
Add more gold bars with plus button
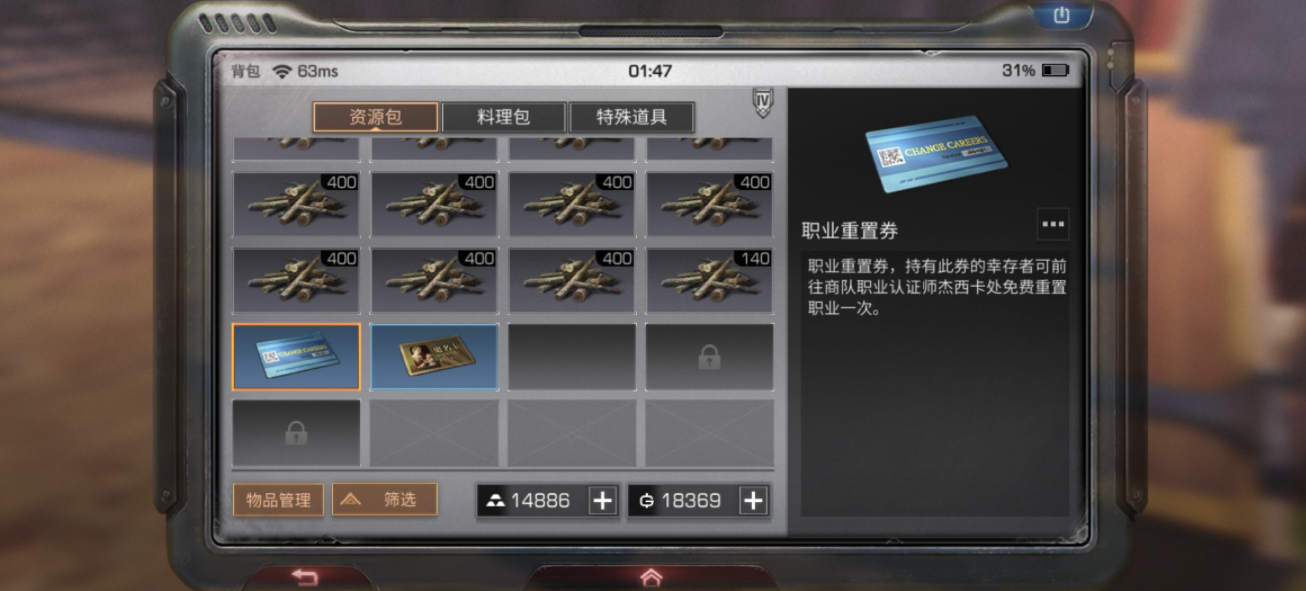pos(602,501)
